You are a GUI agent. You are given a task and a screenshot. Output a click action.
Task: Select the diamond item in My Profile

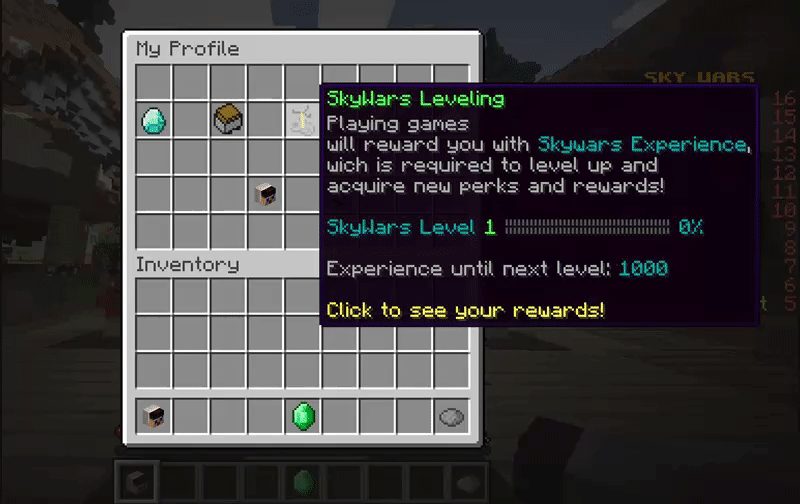[154, 121]
